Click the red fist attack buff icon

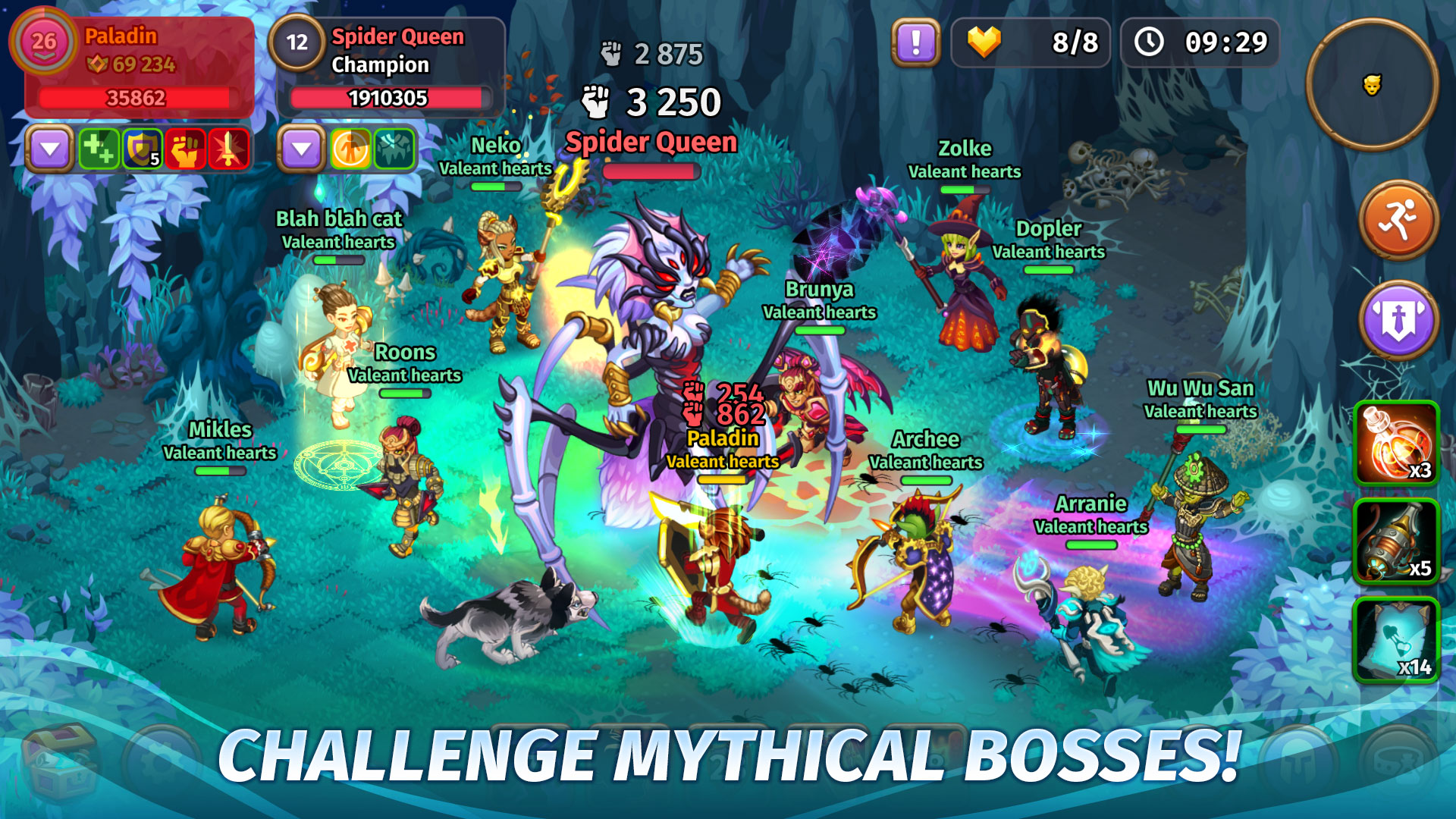pyautogui.click(x=186, y=149)
